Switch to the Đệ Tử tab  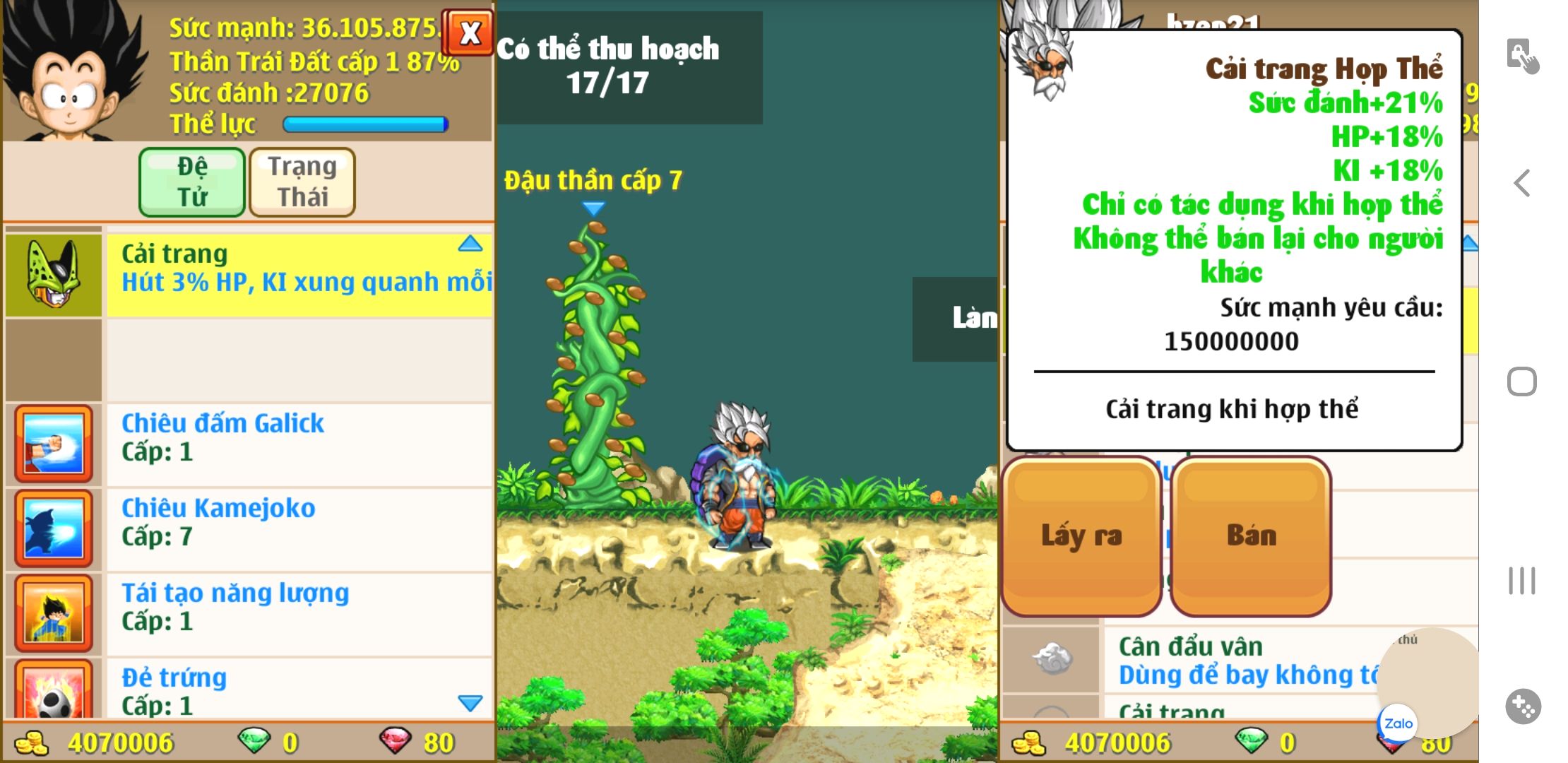192,182
